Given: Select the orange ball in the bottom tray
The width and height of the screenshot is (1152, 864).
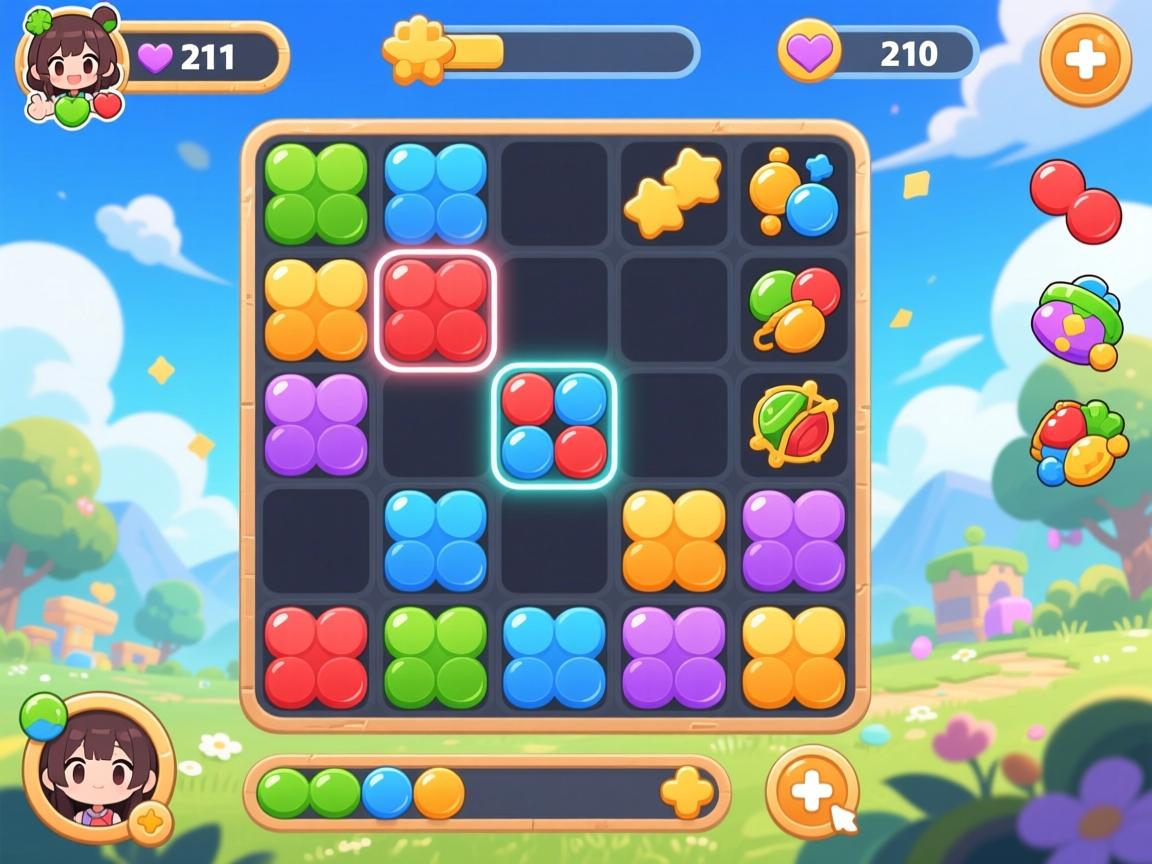Looking at the screenshot, I should [439, 793].
